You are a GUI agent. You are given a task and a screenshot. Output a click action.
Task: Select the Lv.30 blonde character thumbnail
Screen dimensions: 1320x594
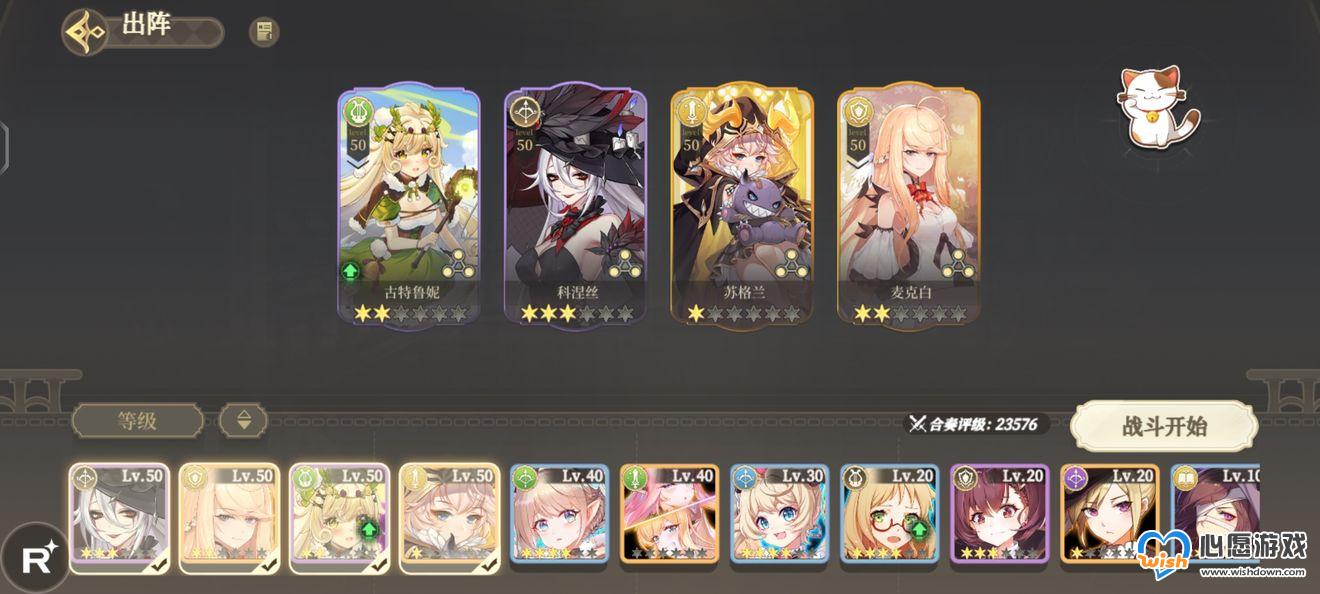coord(779,517)
